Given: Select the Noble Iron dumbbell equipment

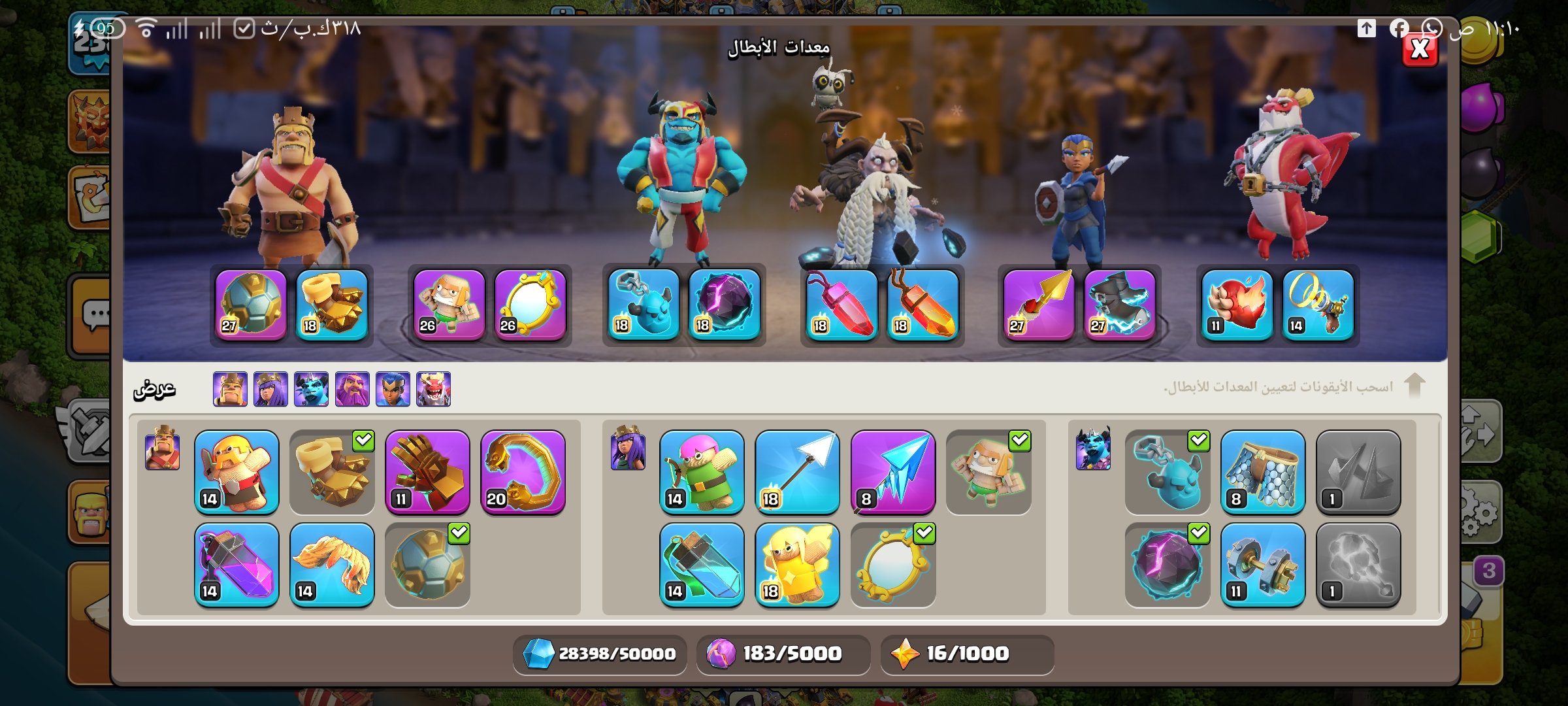Looking at the screenshot, I should pyautogui.click(x=1262, y=565).
